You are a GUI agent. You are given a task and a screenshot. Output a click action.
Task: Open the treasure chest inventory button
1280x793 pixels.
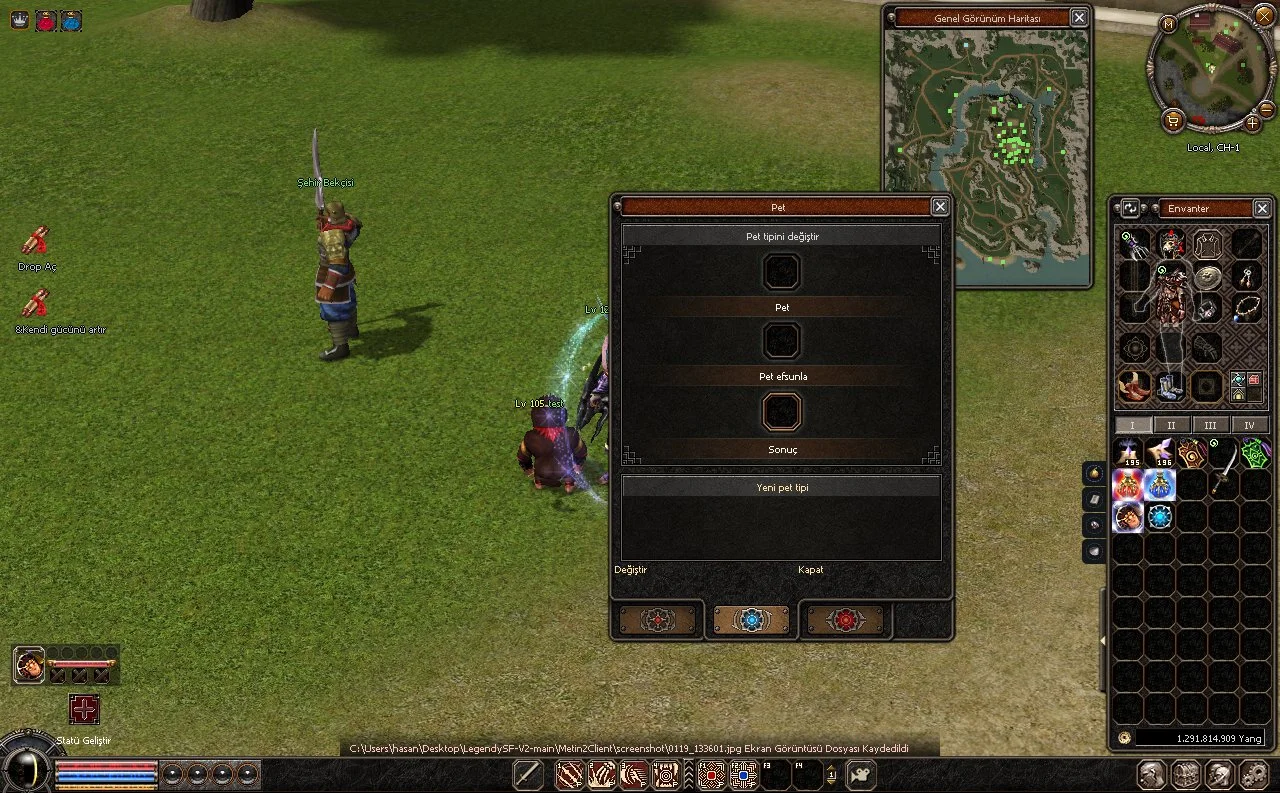tap(1186, 774)
